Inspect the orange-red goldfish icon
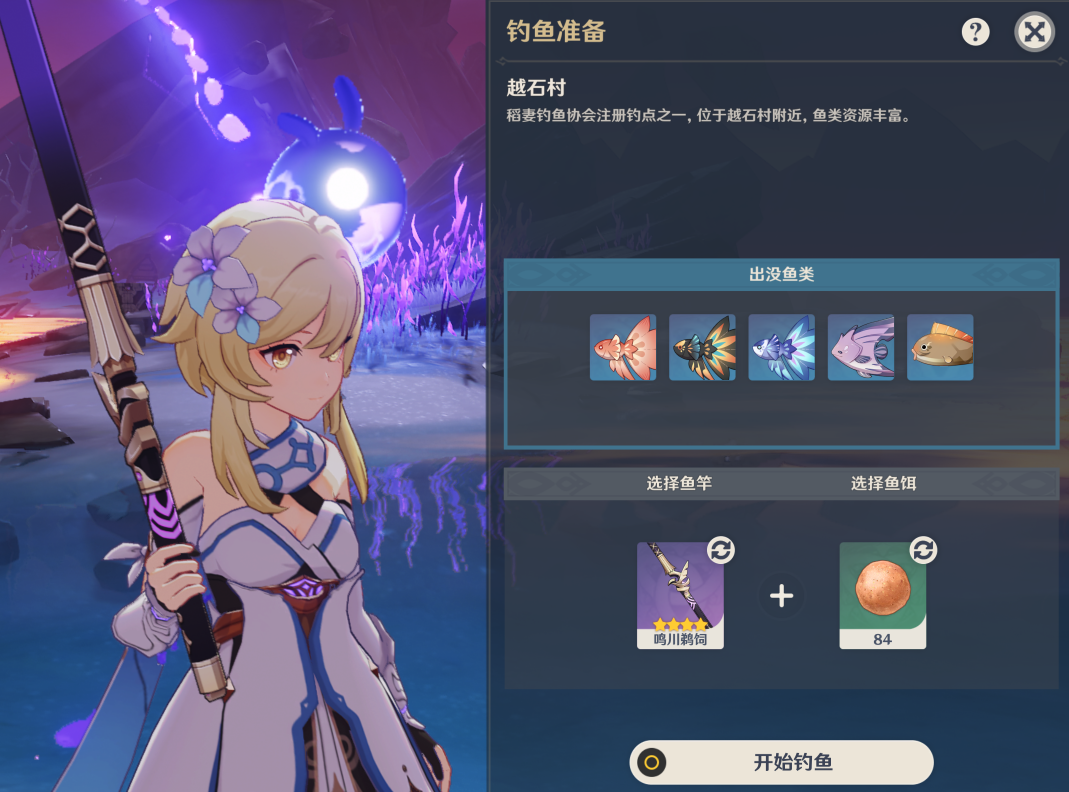Viewport: 1069px width, 792px height. point(623,347)
